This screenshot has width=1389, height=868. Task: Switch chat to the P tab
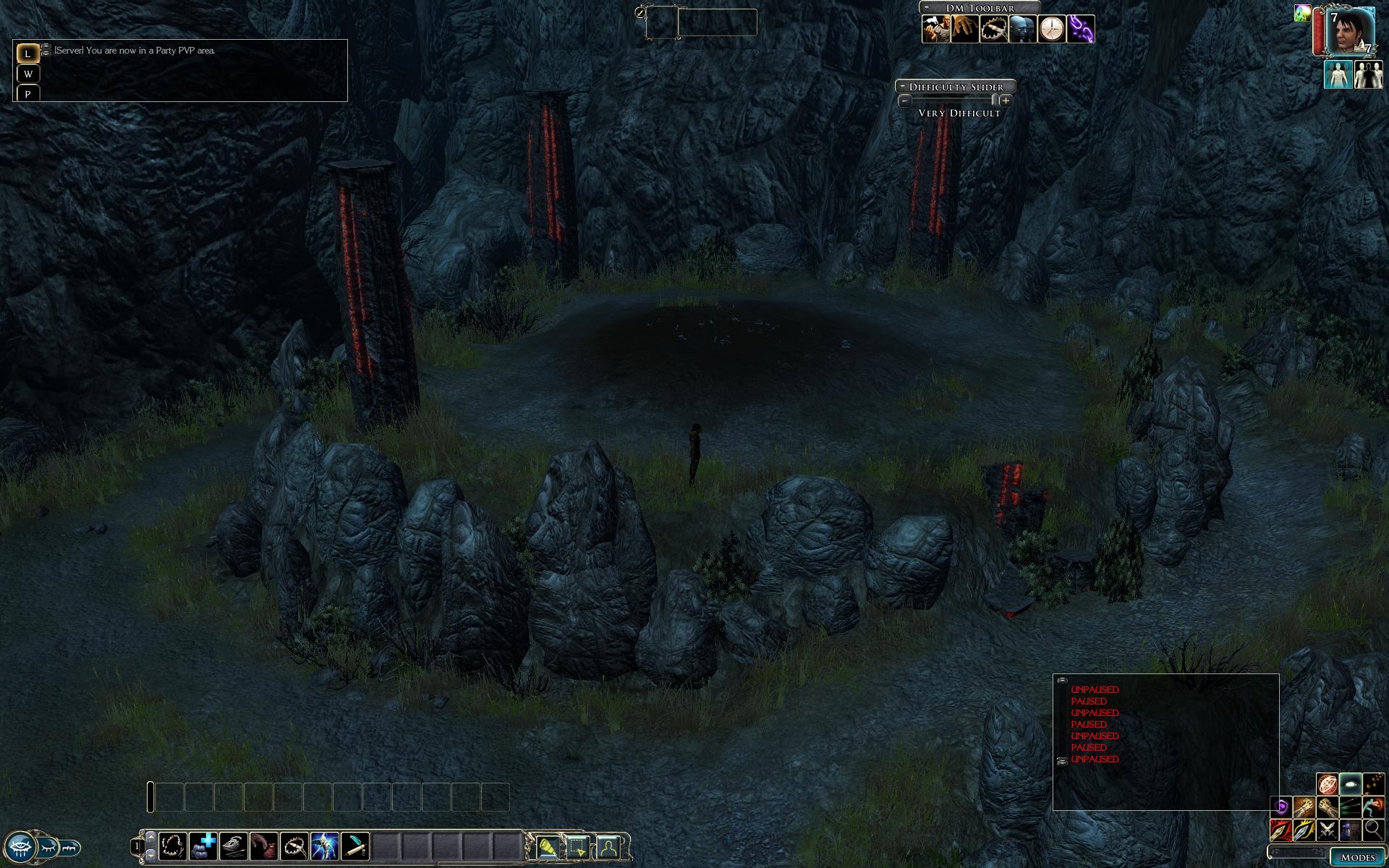pyautogui.click(x=28, y=94)
